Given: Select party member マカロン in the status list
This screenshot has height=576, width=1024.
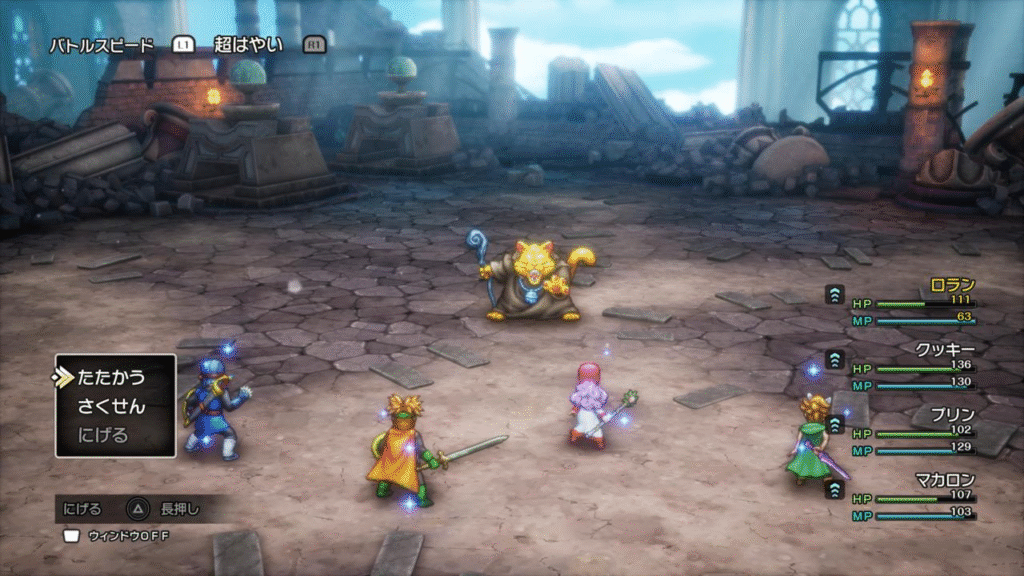Looking at the screenshot, I should coord(945,479).
